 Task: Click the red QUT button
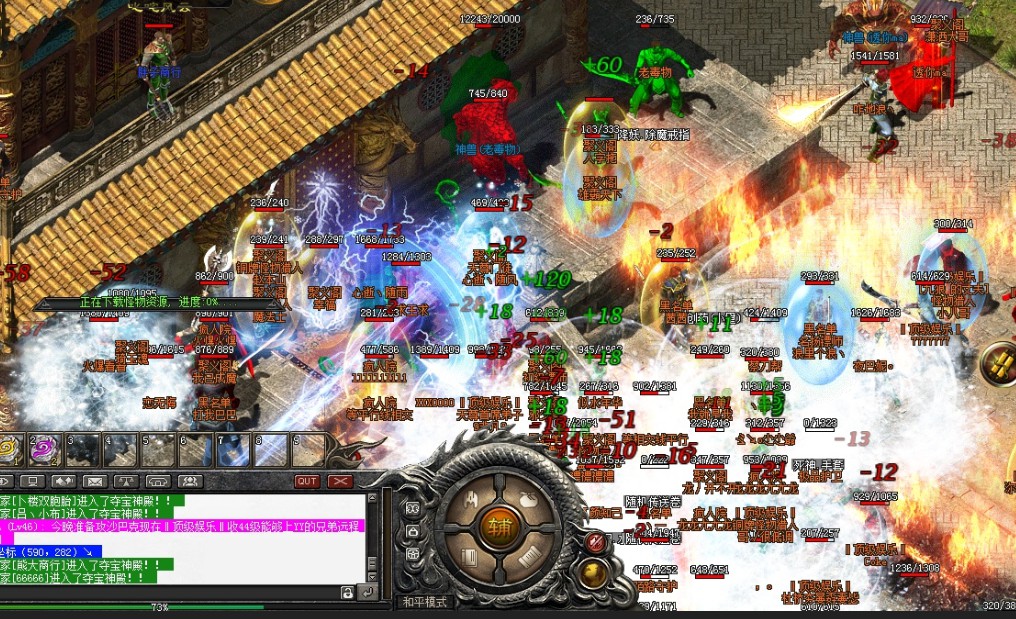coord(307,481)
